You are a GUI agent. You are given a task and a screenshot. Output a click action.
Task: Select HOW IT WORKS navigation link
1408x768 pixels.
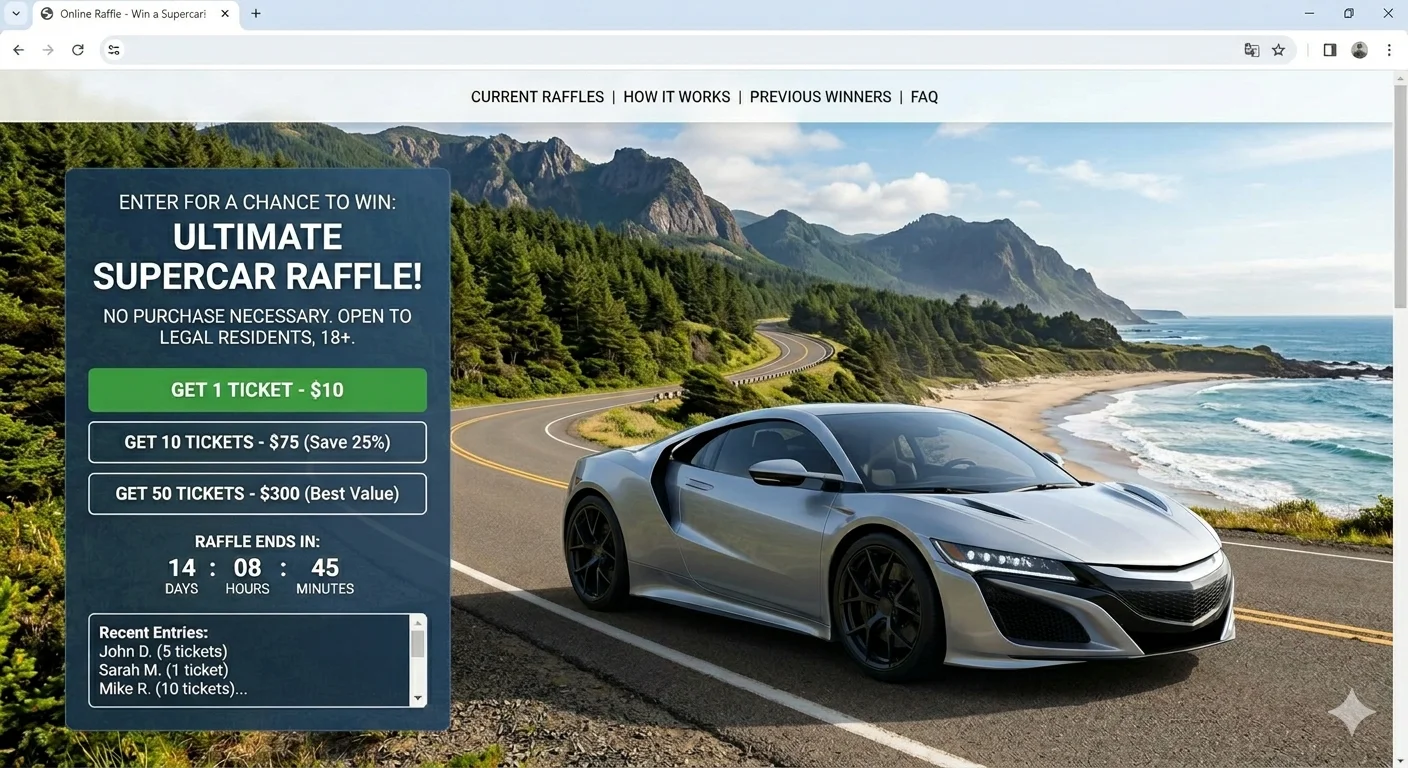pyautogui.click(x=676, y=96)
